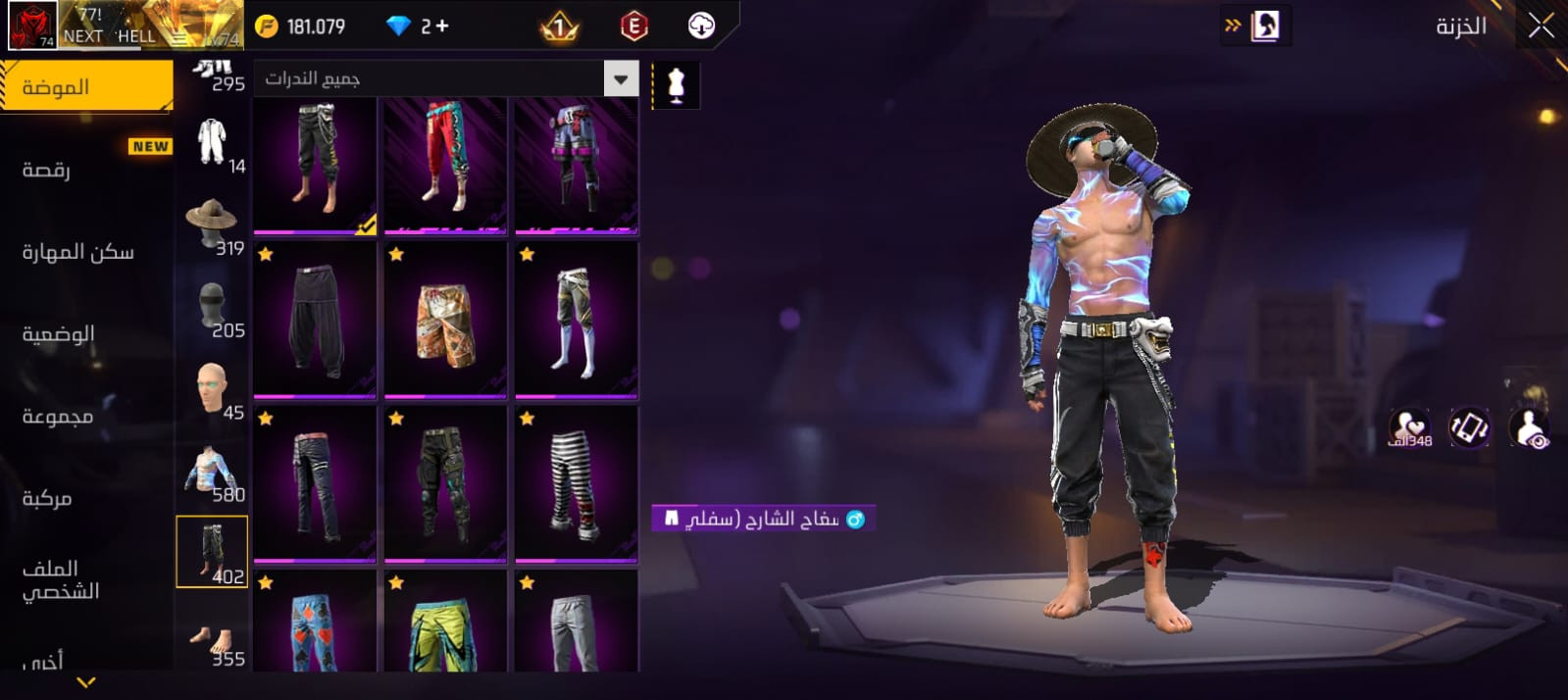Select the الوضعية pose tab
The height and width of the screenshot is (700, 1568).
pyautogui.click(x=59, y=334)
